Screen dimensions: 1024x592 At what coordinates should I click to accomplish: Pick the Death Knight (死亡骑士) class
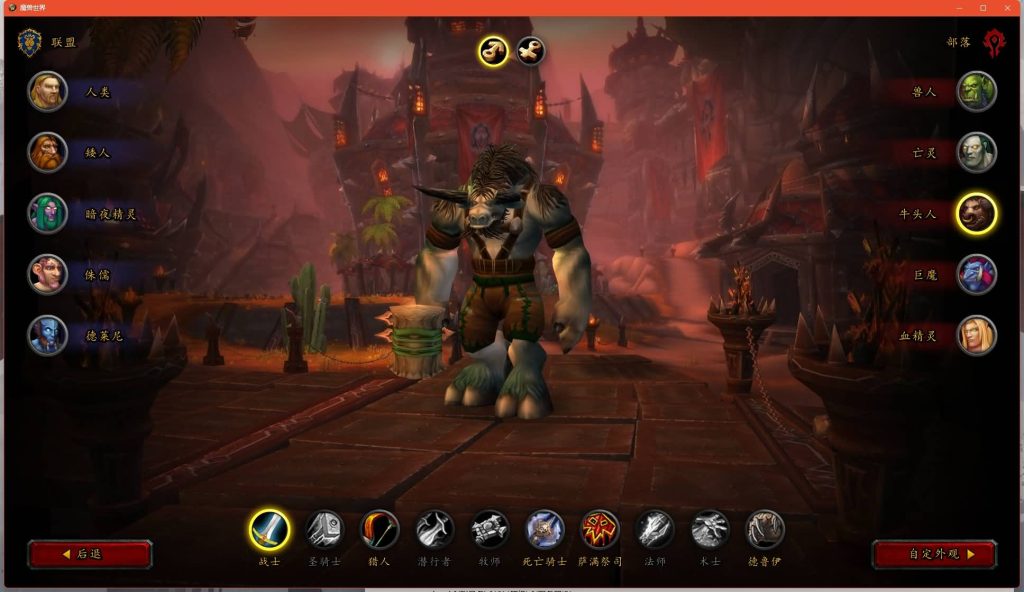point(545,529)
